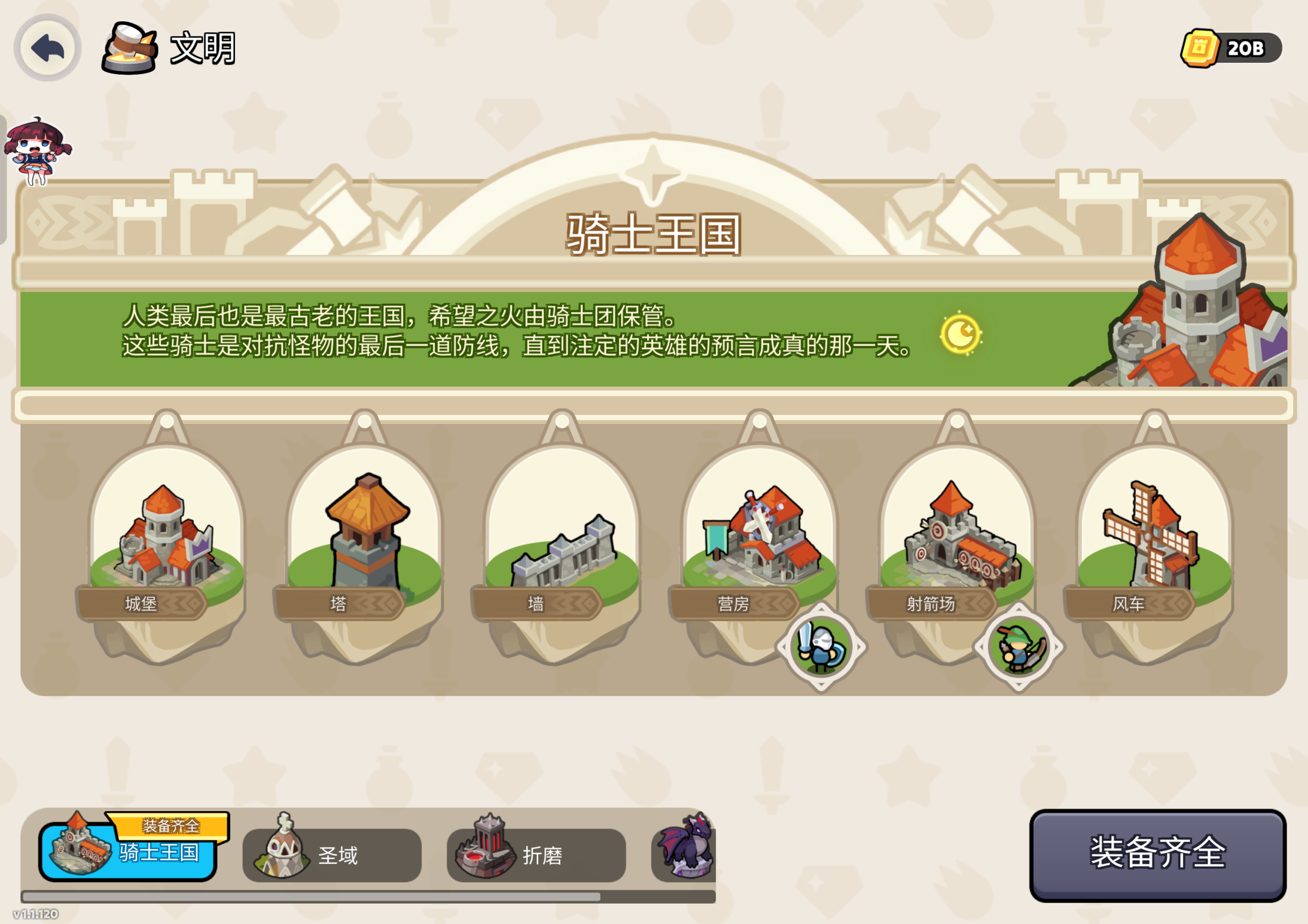
Task: View the knight soldier unit badge
Action: [821, 647]
